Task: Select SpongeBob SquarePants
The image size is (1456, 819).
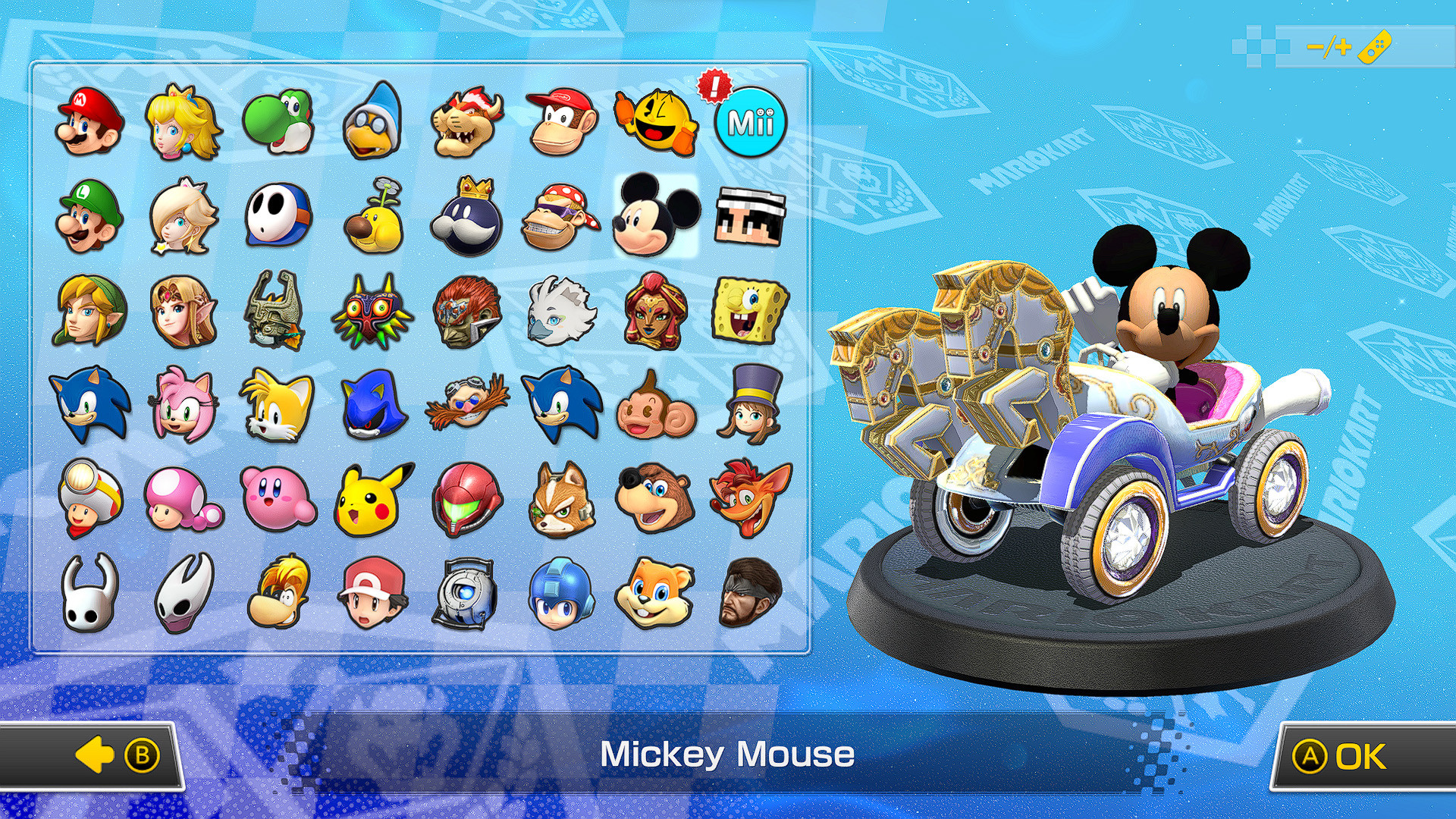Action: coord(749,311)
